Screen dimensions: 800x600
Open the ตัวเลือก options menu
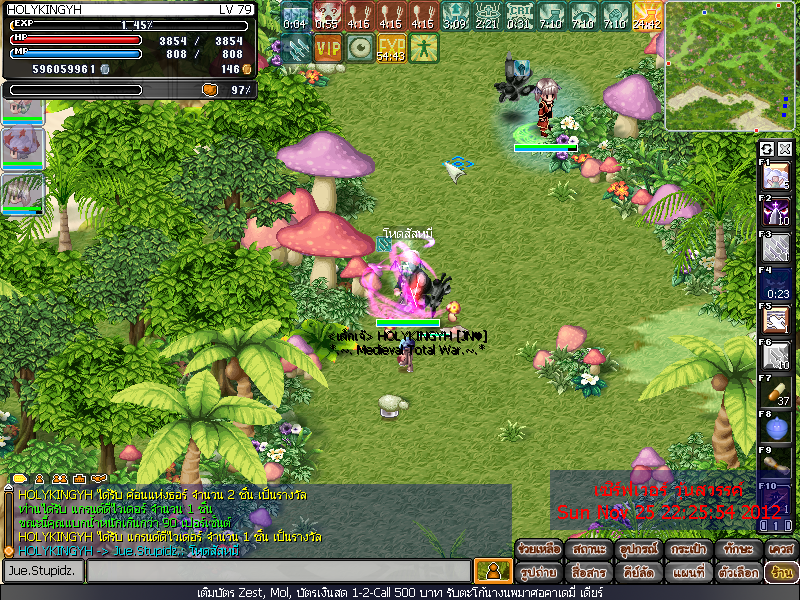pos(737,573)
